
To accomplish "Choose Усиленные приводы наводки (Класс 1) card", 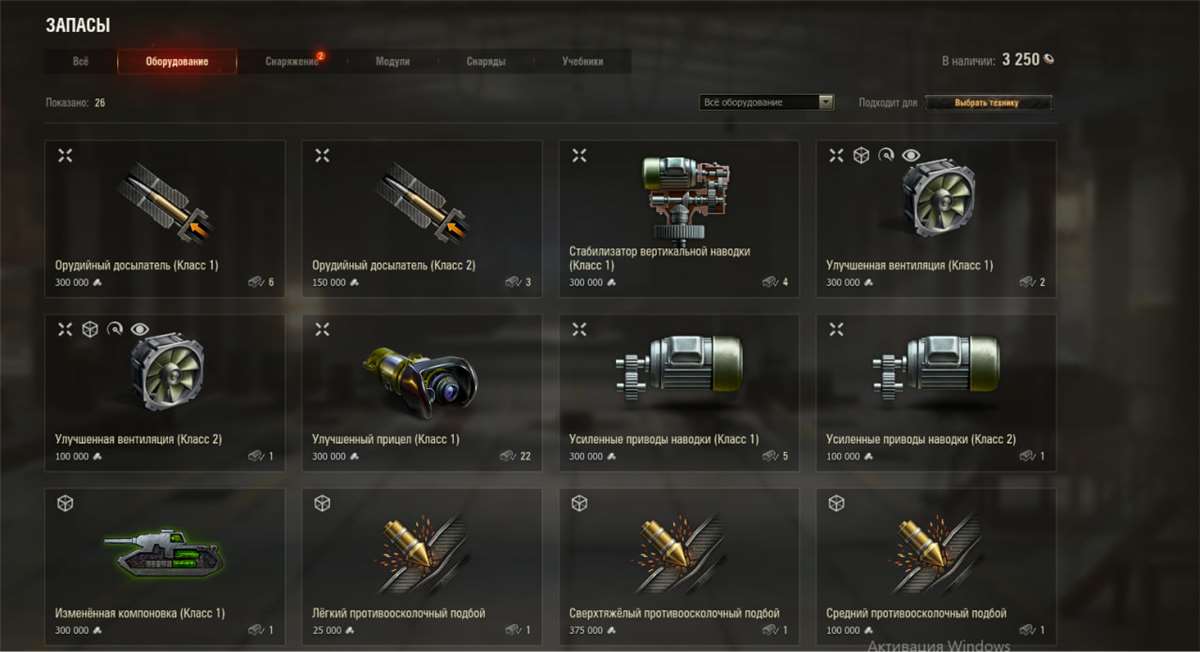I will tap(679, 393).
